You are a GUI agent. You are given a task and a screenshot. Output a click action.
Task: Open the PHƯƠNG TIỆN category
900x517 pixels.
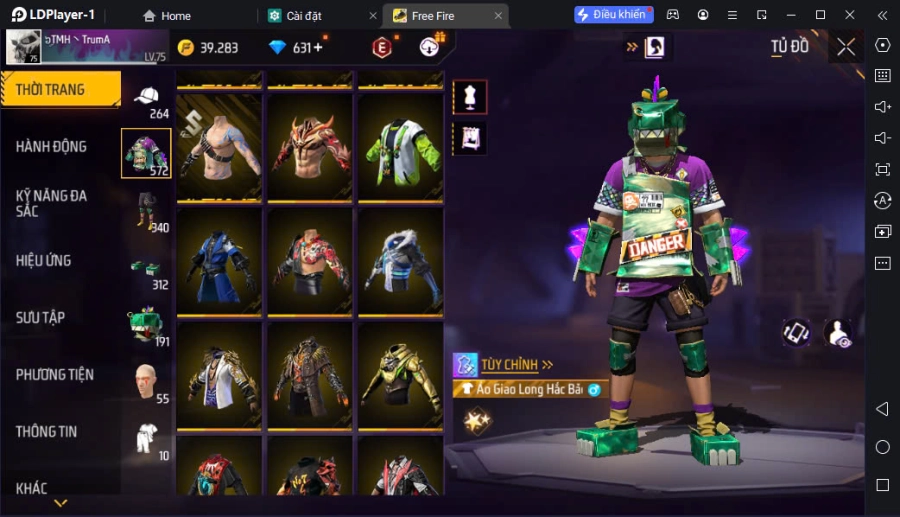55,375
